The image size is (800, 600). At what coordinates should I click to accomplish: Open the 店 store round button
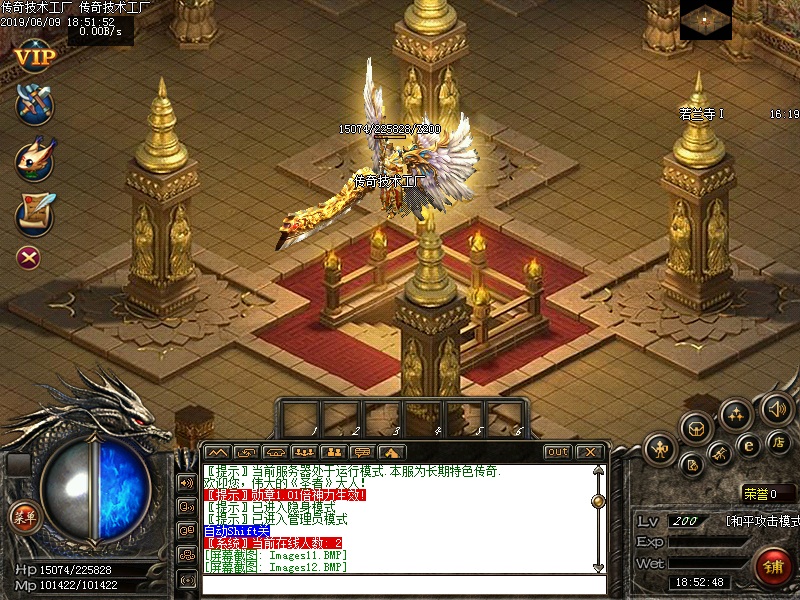[x=778, y=441]
